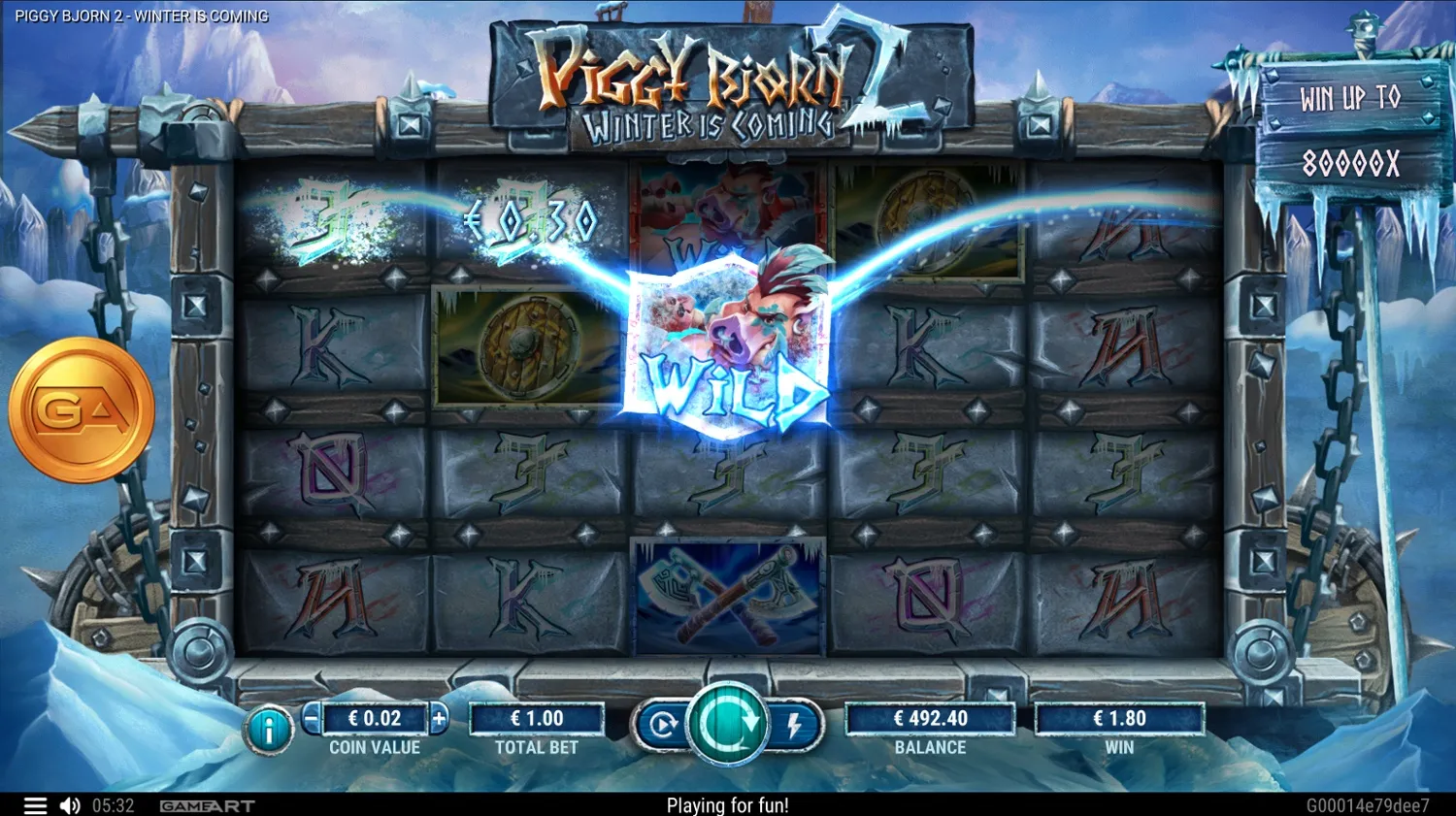Decrease coin value with the minus control
Viewport: 1456px width, 816px height.
309,719
